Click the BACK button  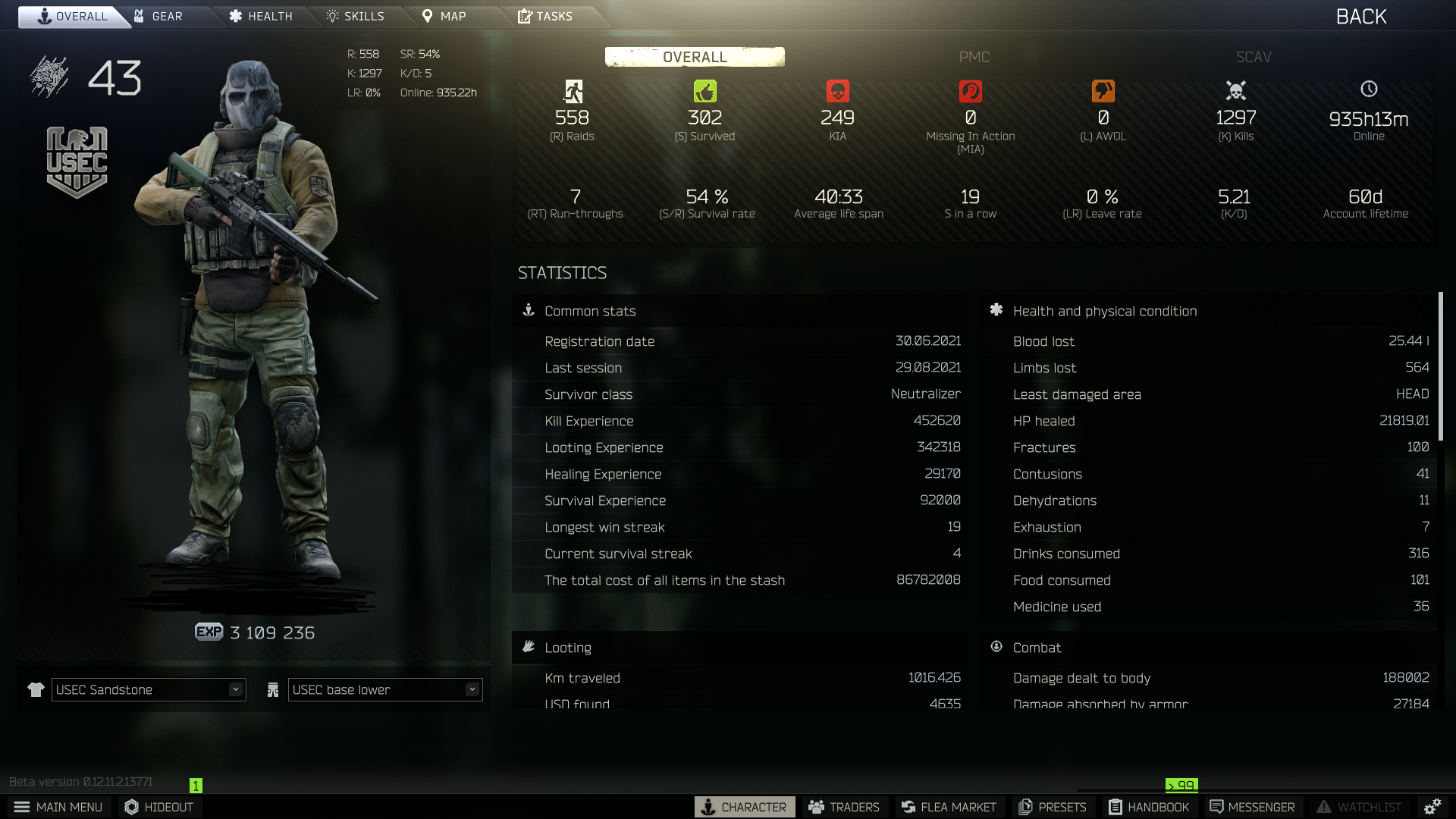click(1360, 16)
